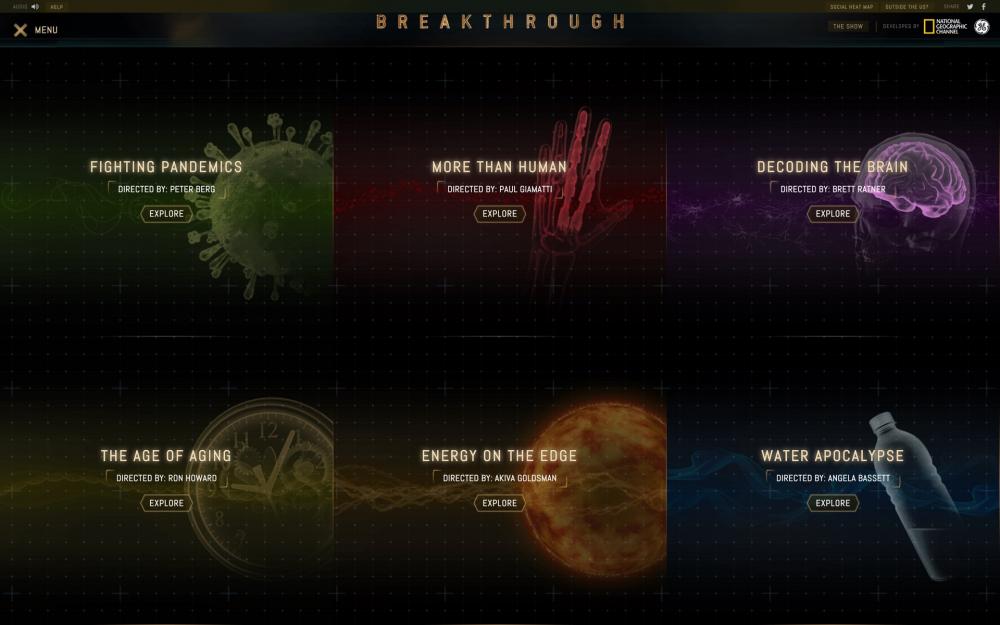Share via the Twitter bird icon

969,6
